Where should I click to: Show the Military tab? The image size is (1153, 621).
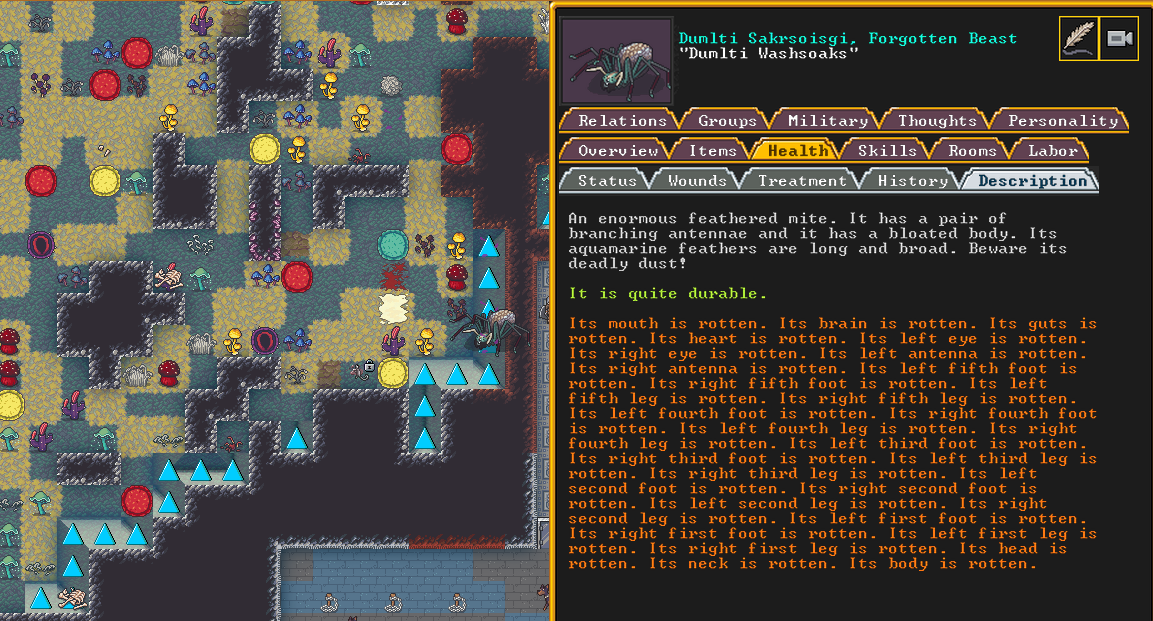click(827, 121)
